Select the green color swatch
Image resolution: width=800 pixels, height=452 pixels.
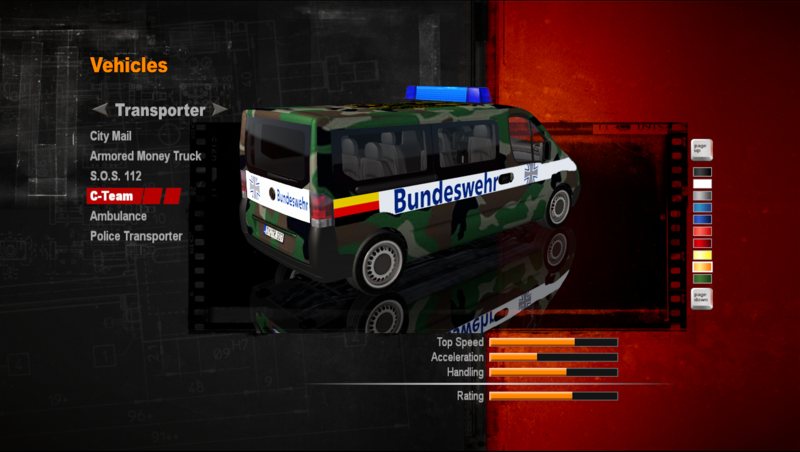pyautogui.click(x=701, y=279)
